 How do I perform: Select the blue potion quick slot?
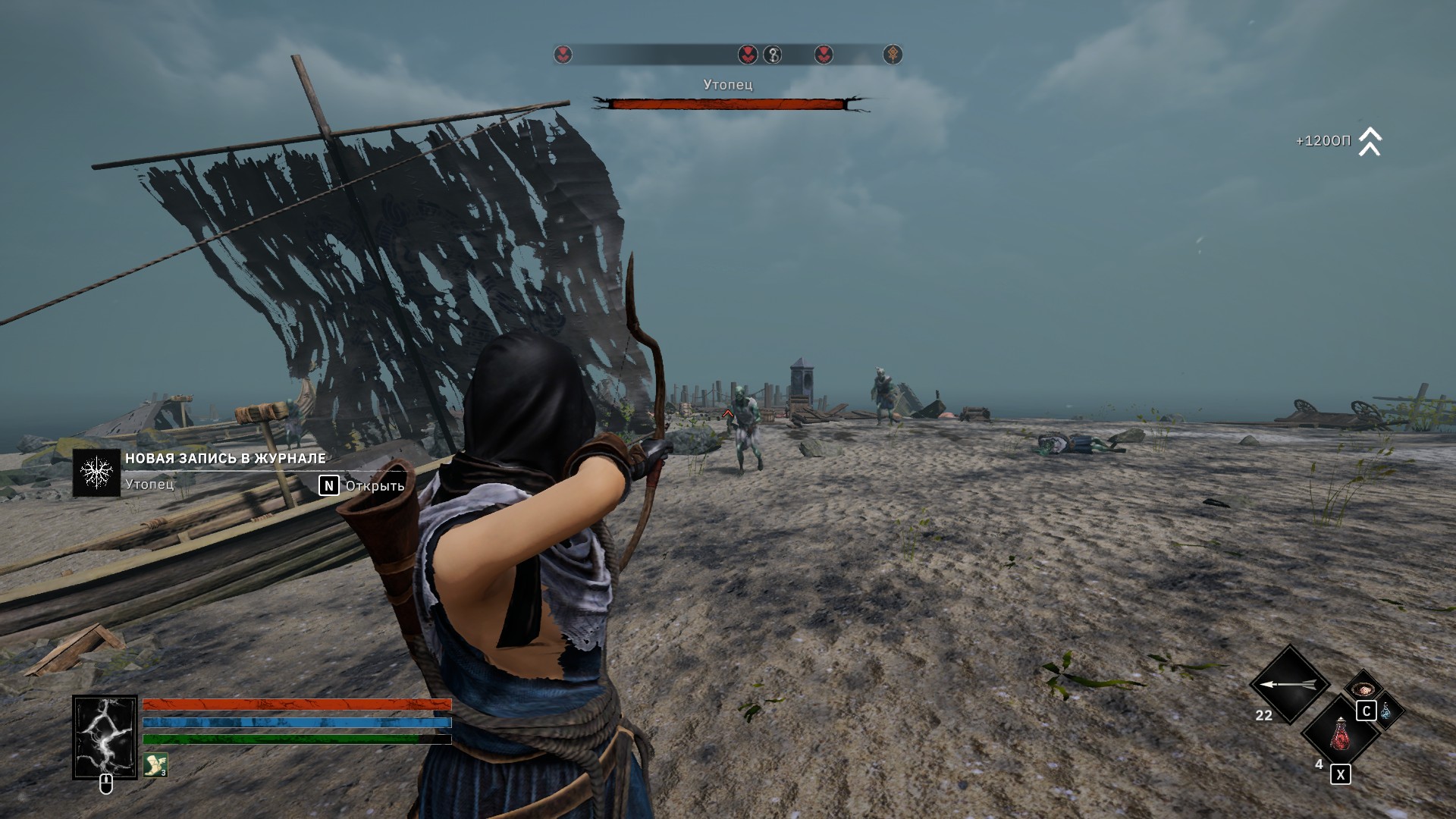(x=1387, y=711)
